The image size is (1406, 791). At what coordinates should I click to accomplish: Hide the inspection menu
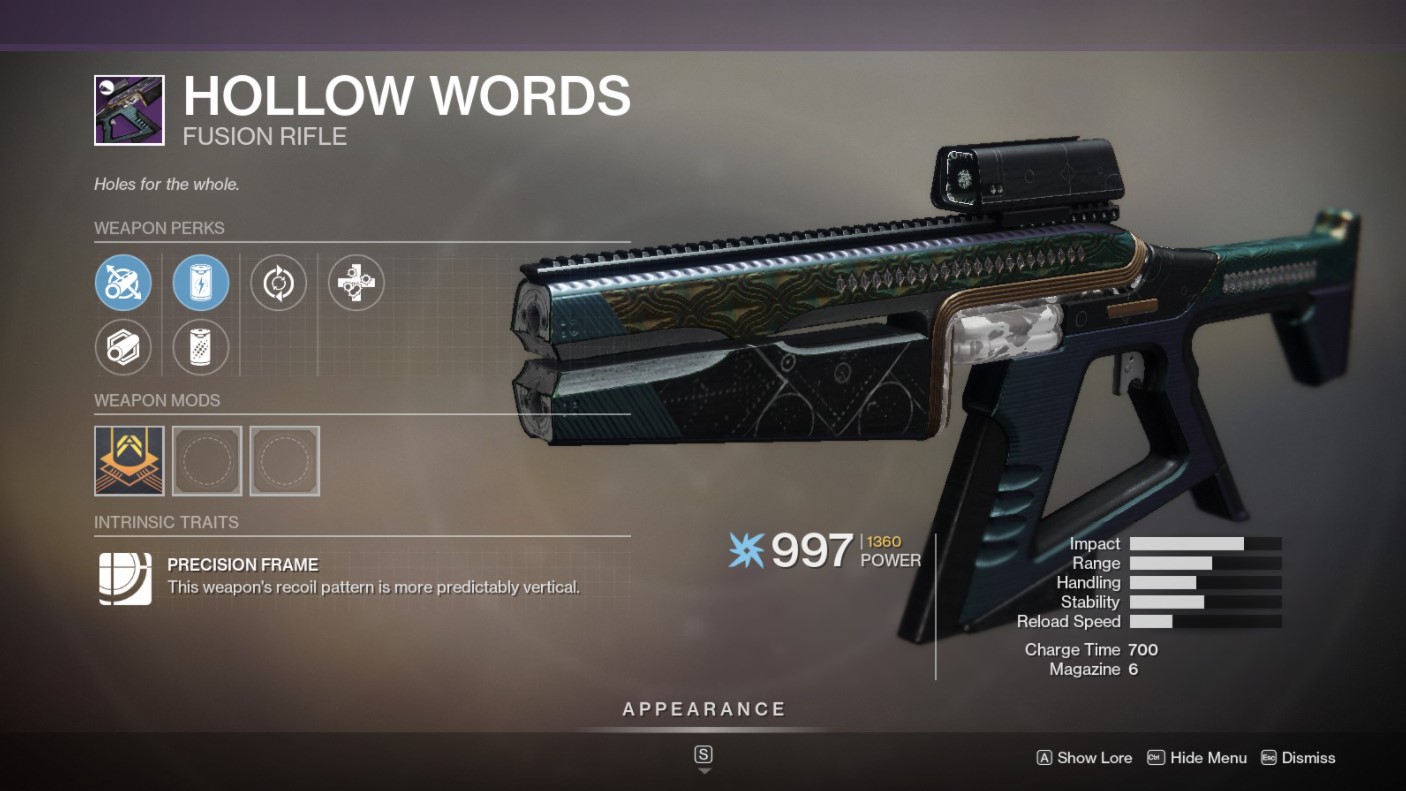click(x=1197, y=758)
